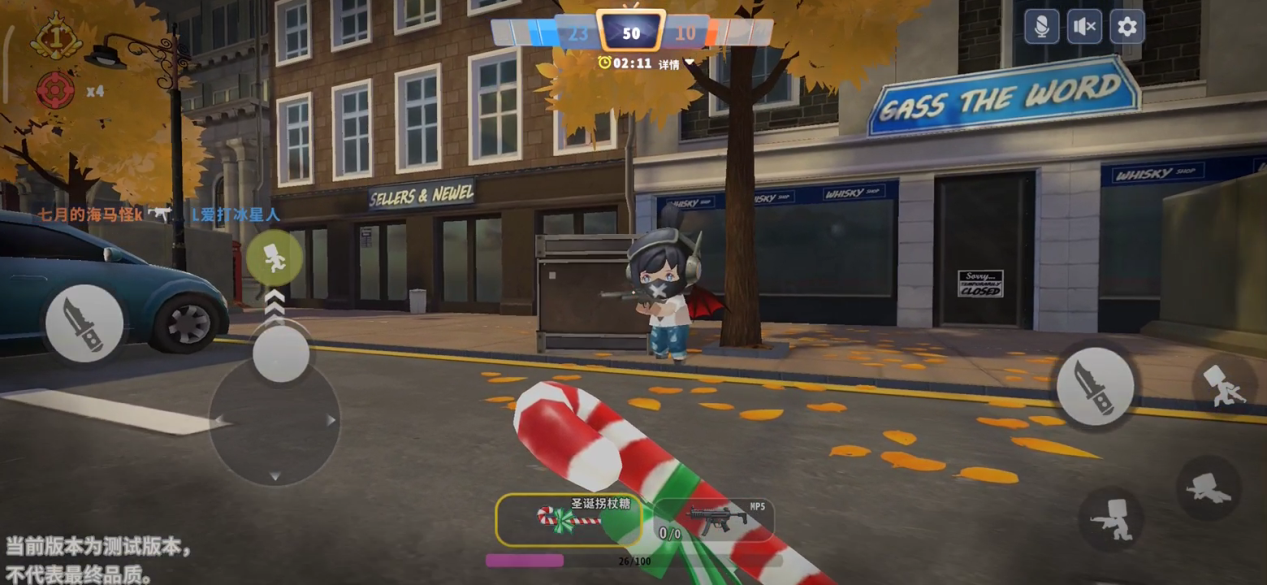Tap the movement joystick knob

click(x=280, y=354)
